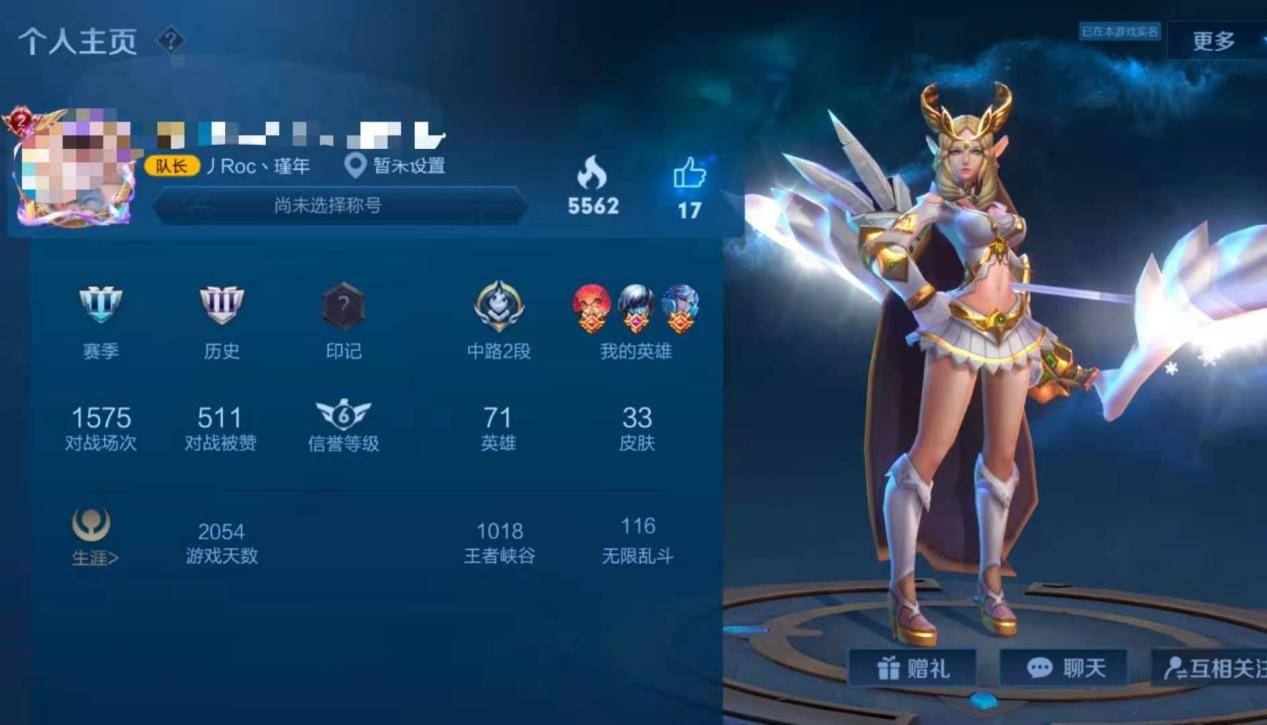Check the 信誉等级 credit level badge
This screenshot has height=725, width=1267.
tap(343, 416)
